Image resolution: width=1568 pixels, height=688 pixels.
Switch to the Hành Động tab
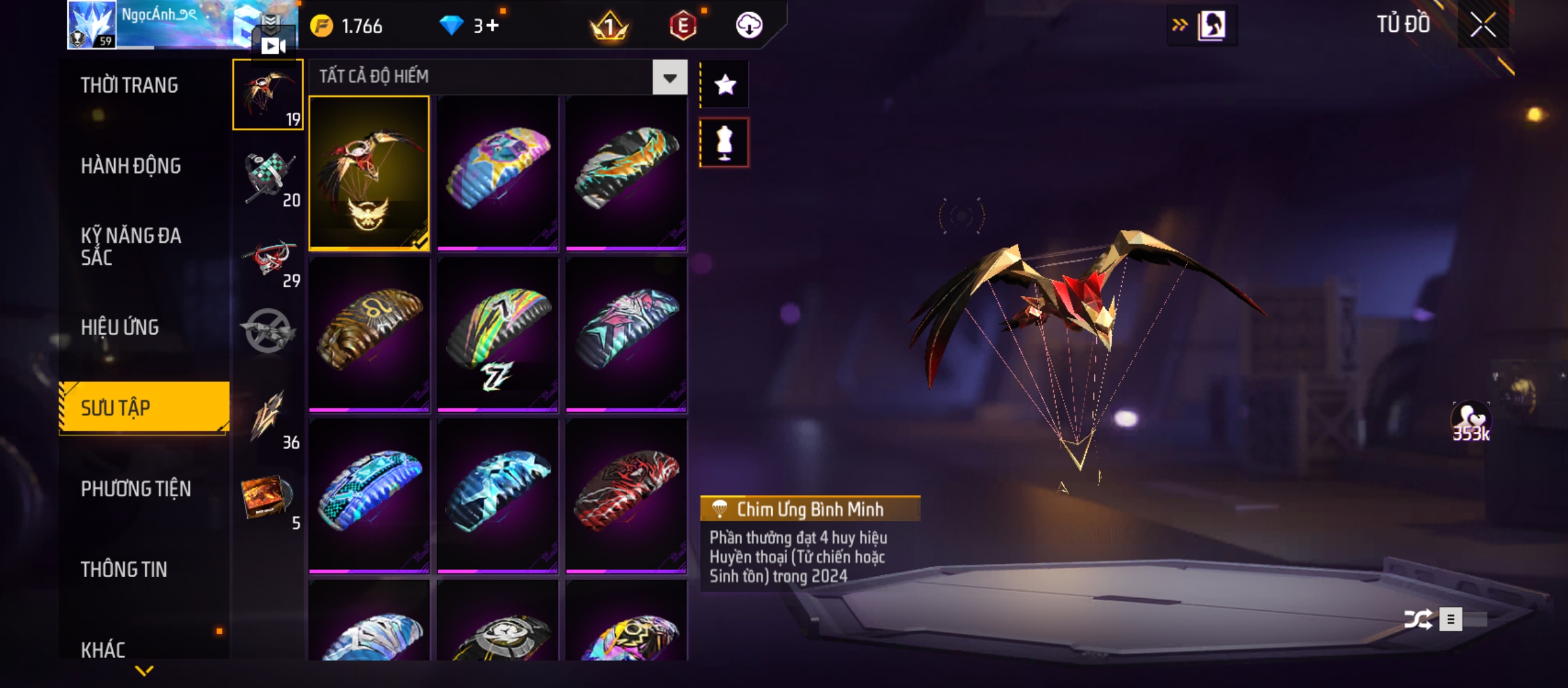point(131,166)
